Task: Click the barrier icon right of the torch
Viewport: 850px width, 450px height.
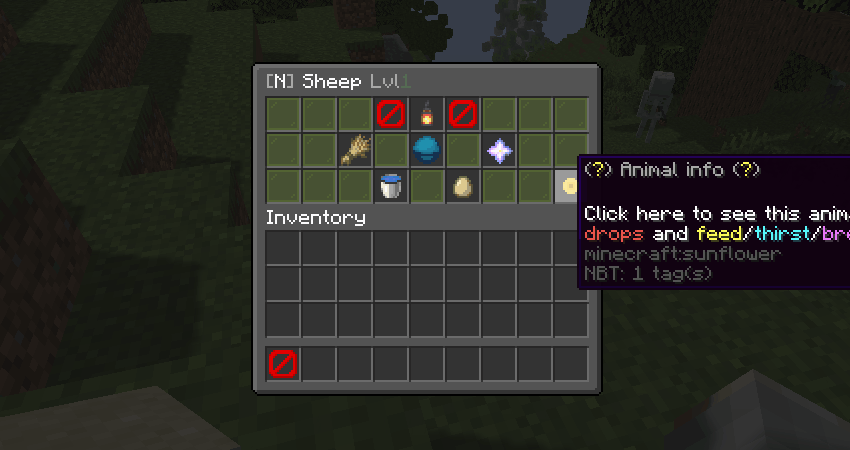Action: pyautogui.click(x=463, y=114)
